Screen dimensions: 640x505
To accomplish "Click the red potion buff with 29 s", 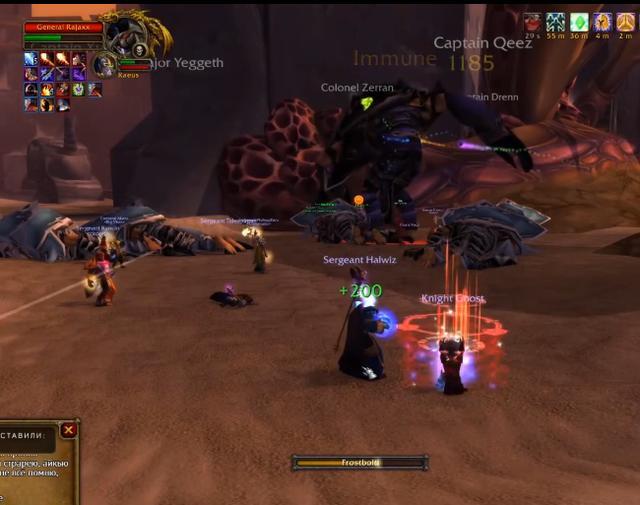I will pyautogui.click(x=533, y=22).
